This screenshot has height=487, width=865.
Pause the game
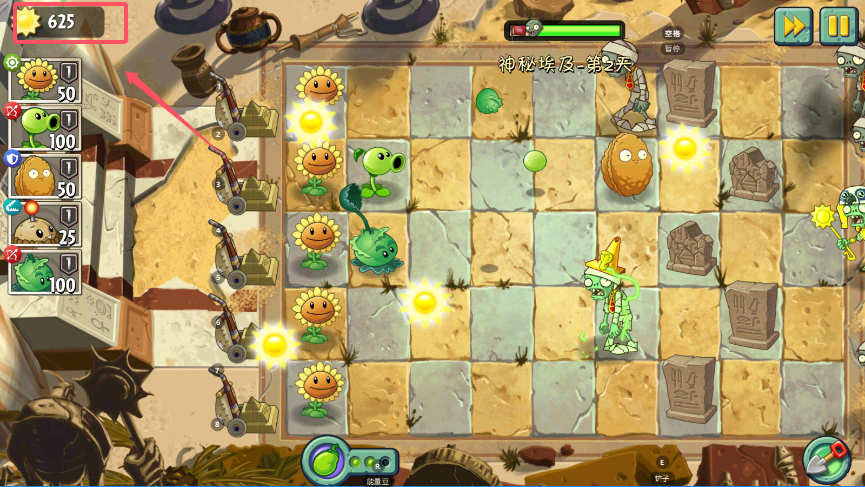point(838,25)
